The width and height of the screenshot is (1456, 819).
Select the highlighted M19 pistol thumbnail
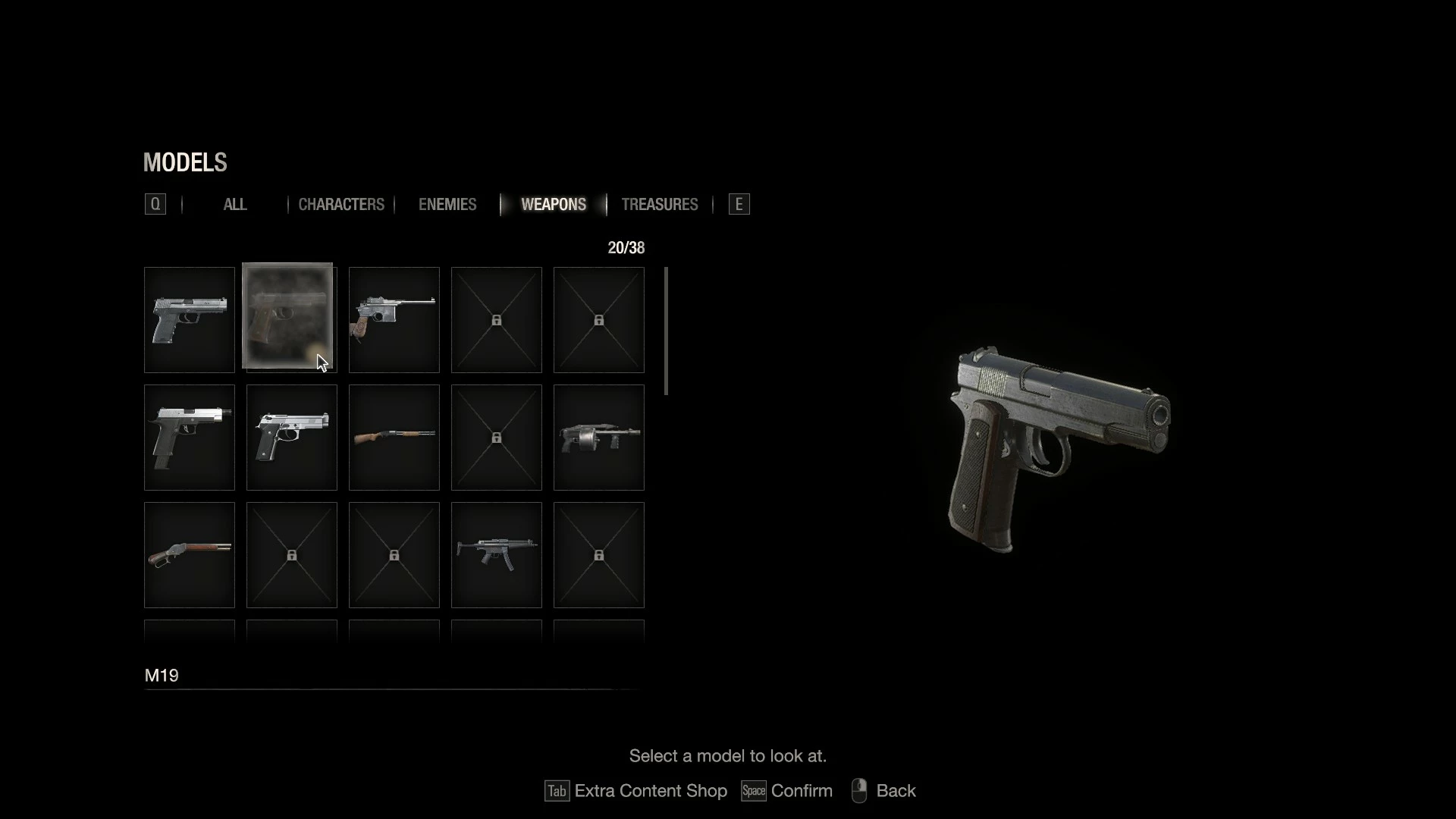click(x=288, y=316)
